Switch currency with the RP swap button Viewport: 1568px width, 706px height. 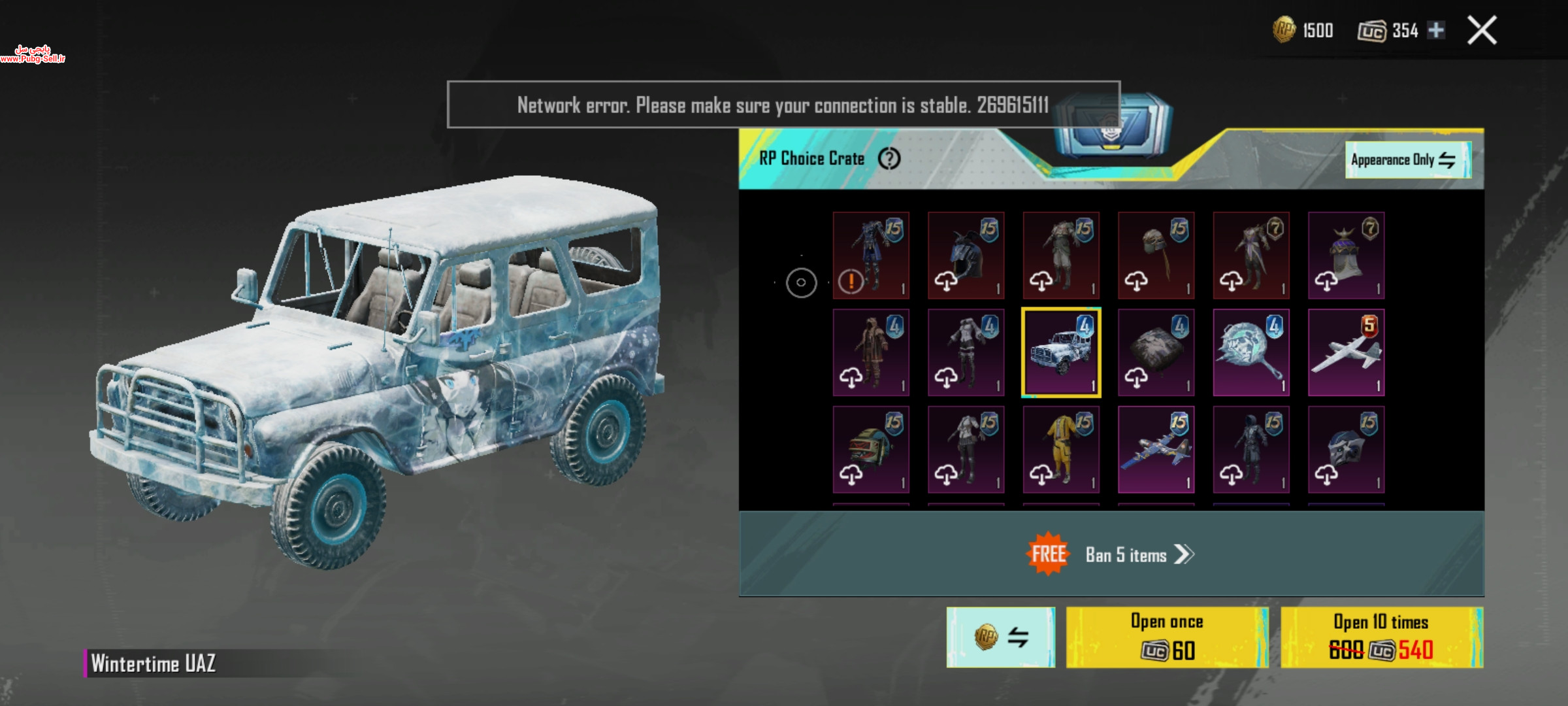(1000, 637)
